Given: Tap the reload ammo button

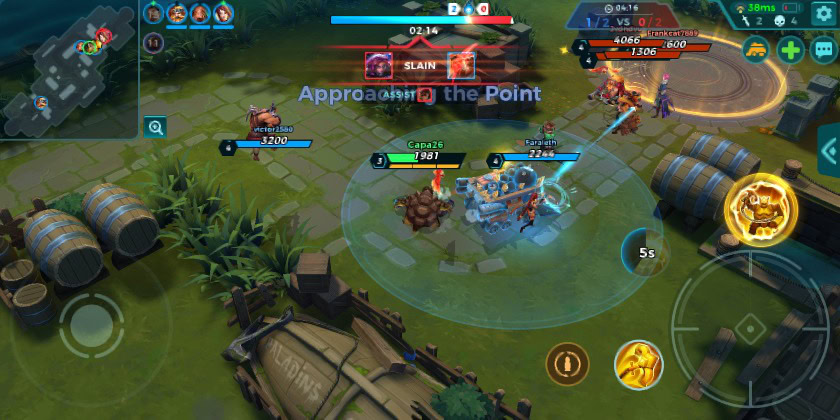Looking at the screenshot, I should click(x=567, y=364).
